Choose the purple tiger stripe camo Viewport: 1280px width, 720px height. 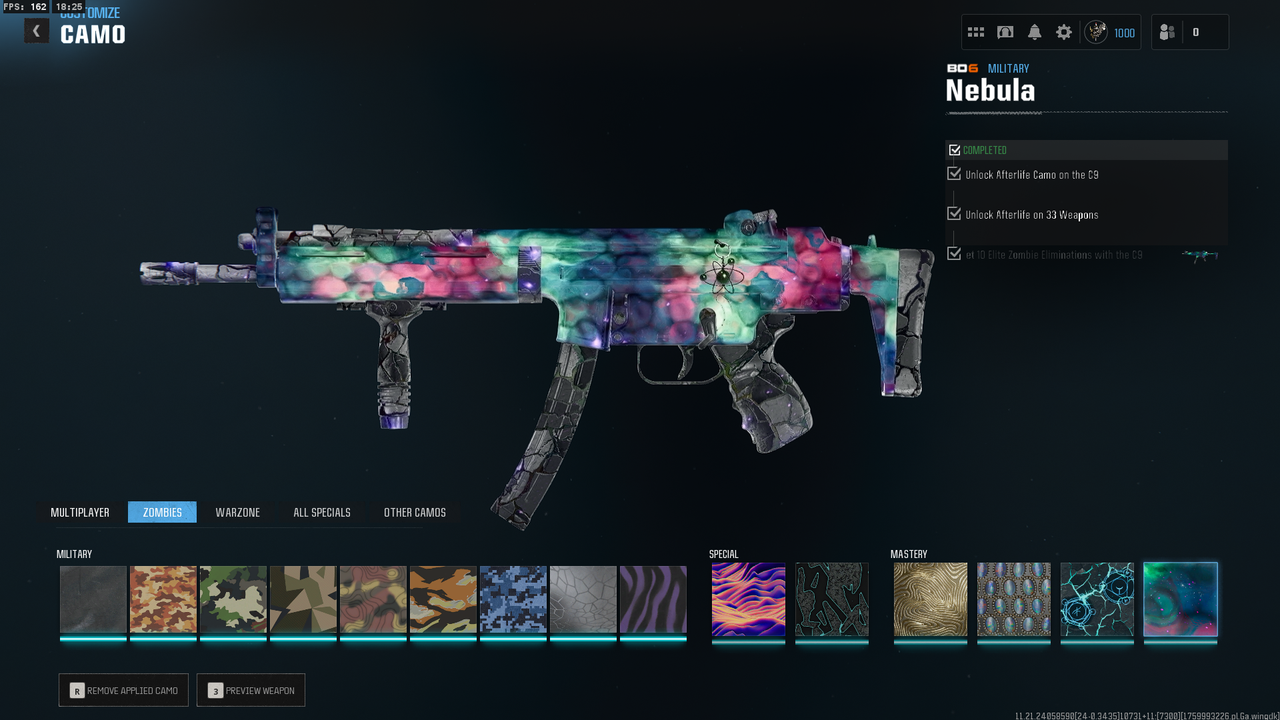(653, 599)
